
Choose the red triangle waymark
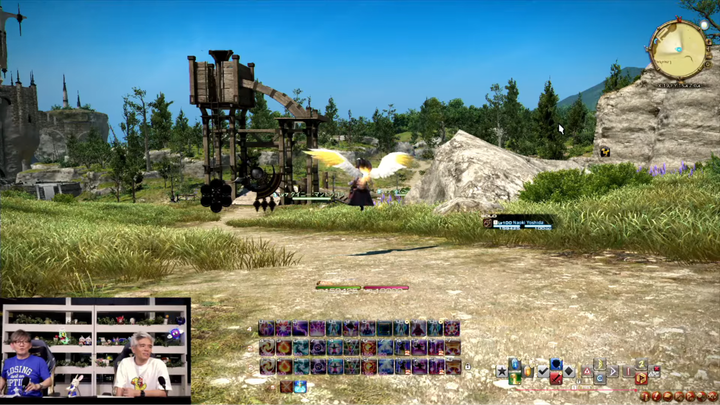[587, 371]
